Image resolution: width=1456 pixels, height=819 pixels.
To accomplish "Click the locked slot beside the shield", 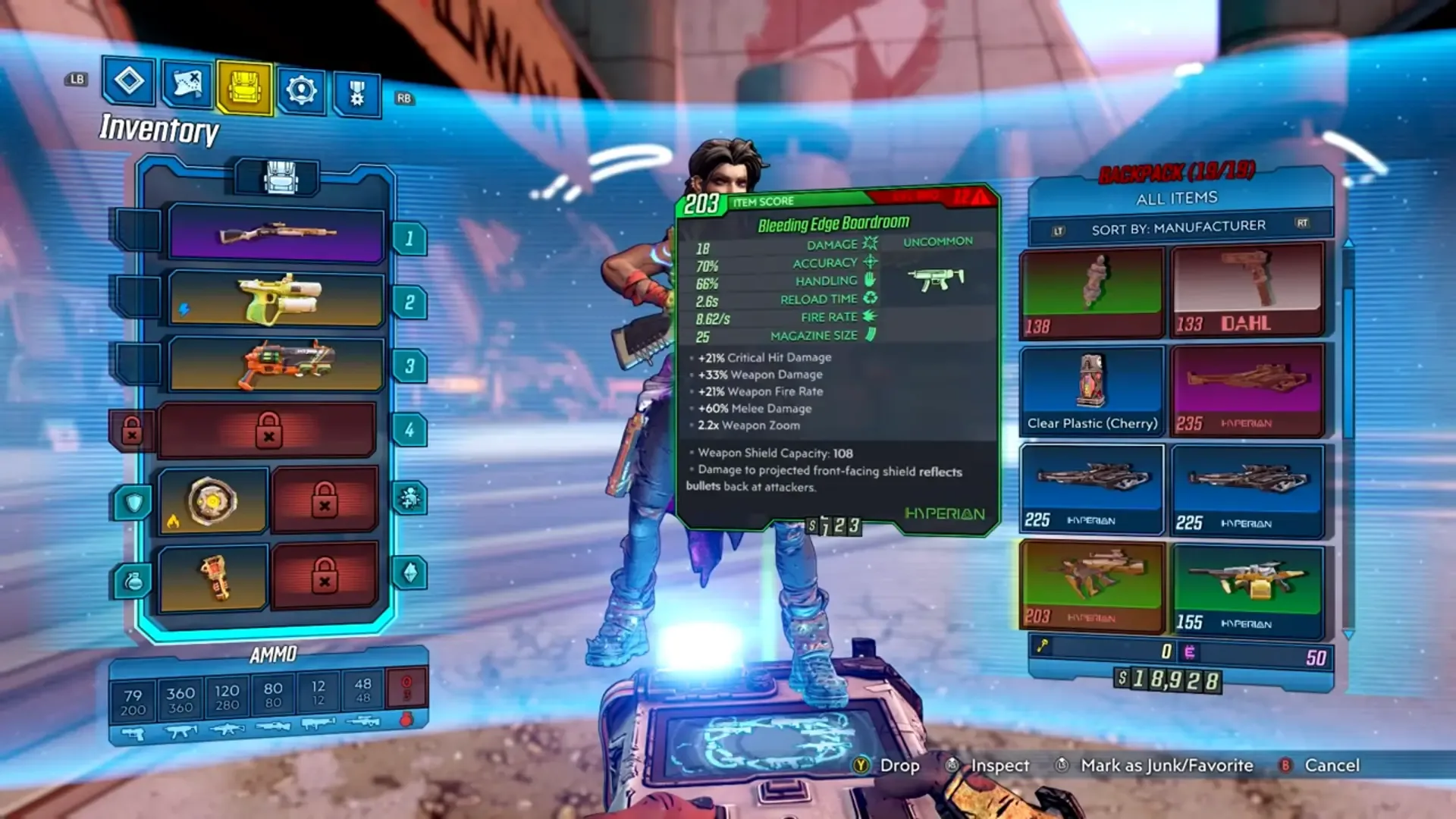I will pyautogui.click(x=325, y=500).
